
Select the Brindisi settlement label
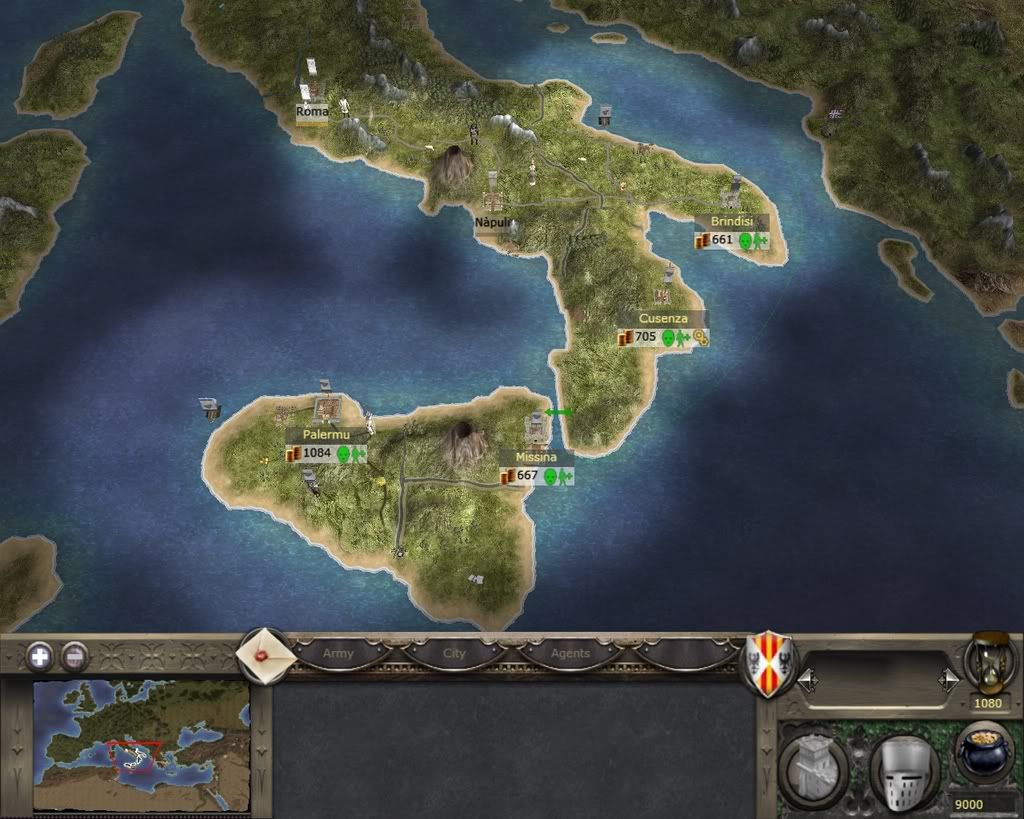[x=732, y=222]
